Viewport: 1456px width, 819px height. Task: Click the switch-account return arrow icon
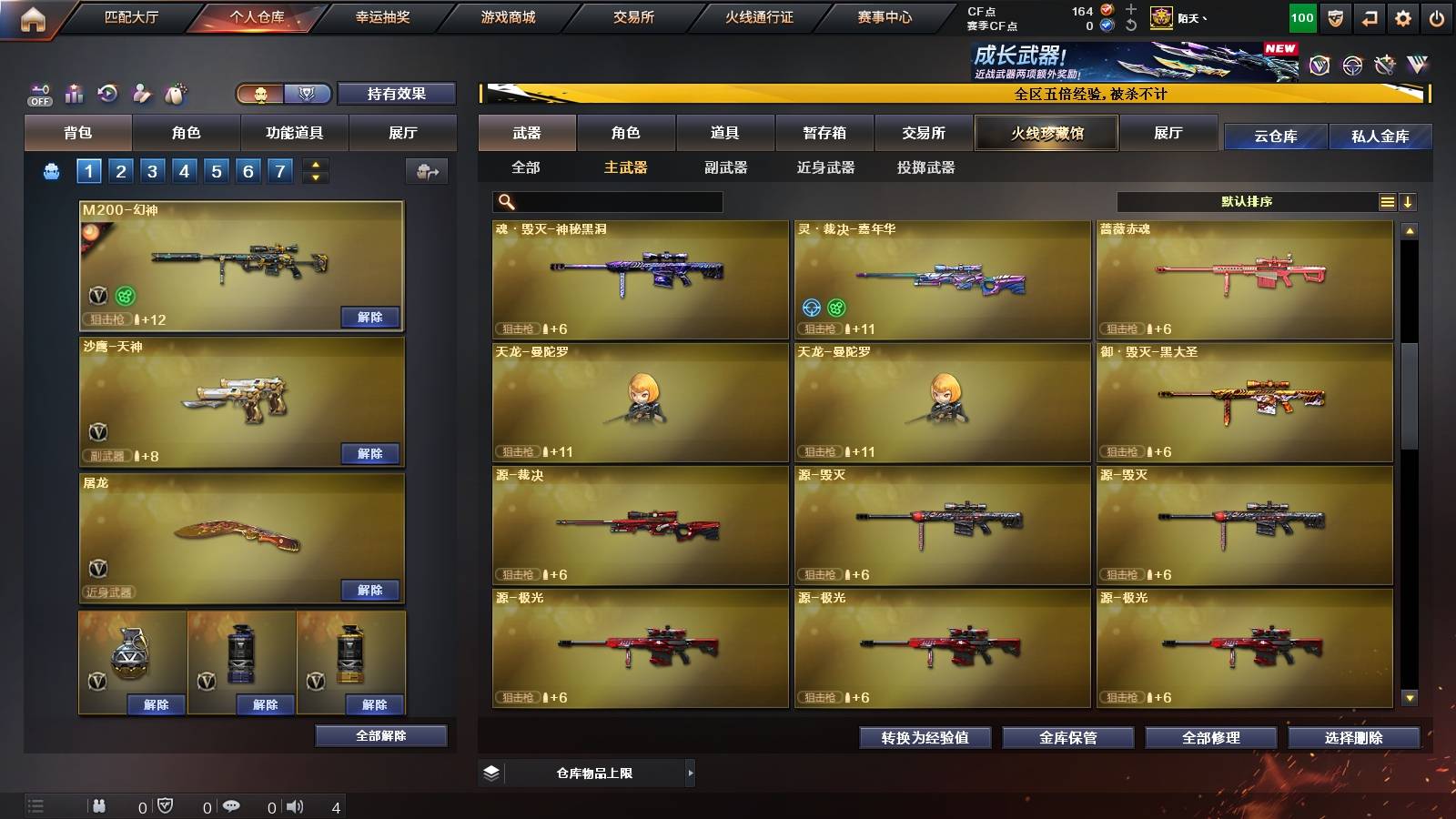[1368, 16]
